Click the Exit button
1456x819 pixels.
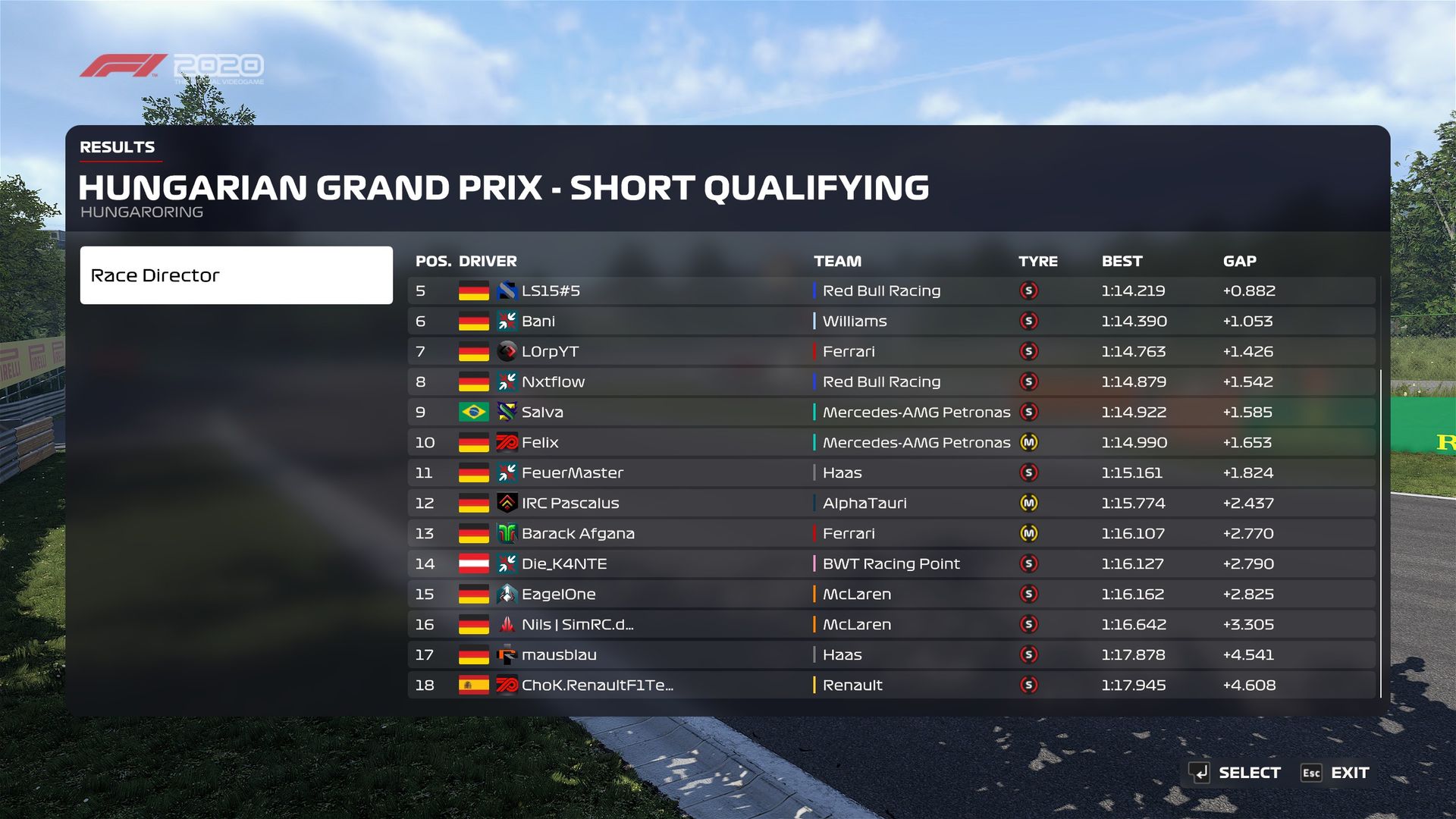1335,773
